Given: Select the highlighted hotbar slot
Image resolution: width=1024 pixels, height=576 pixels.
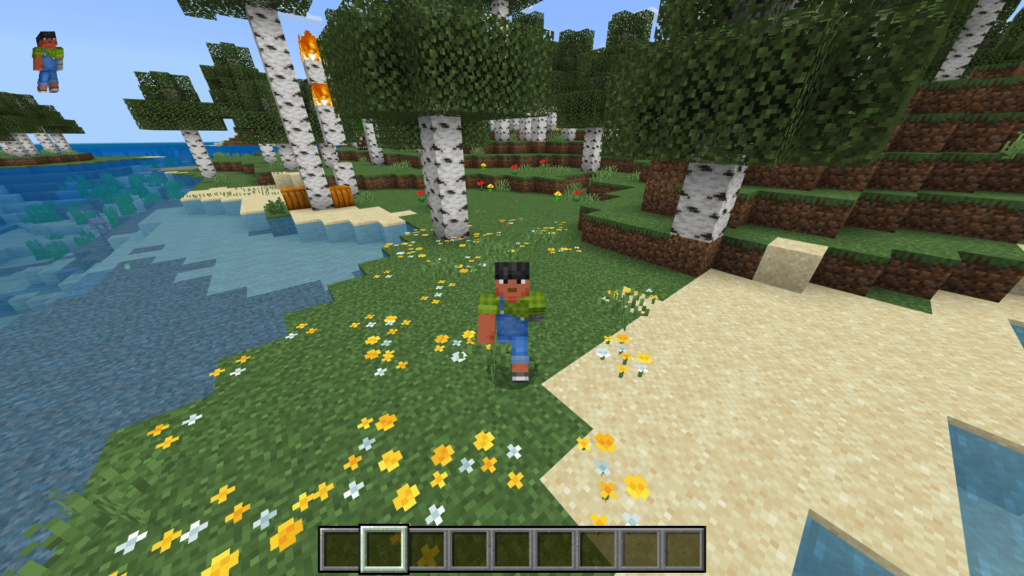Looking at the screenshot, I should point(384,549).
